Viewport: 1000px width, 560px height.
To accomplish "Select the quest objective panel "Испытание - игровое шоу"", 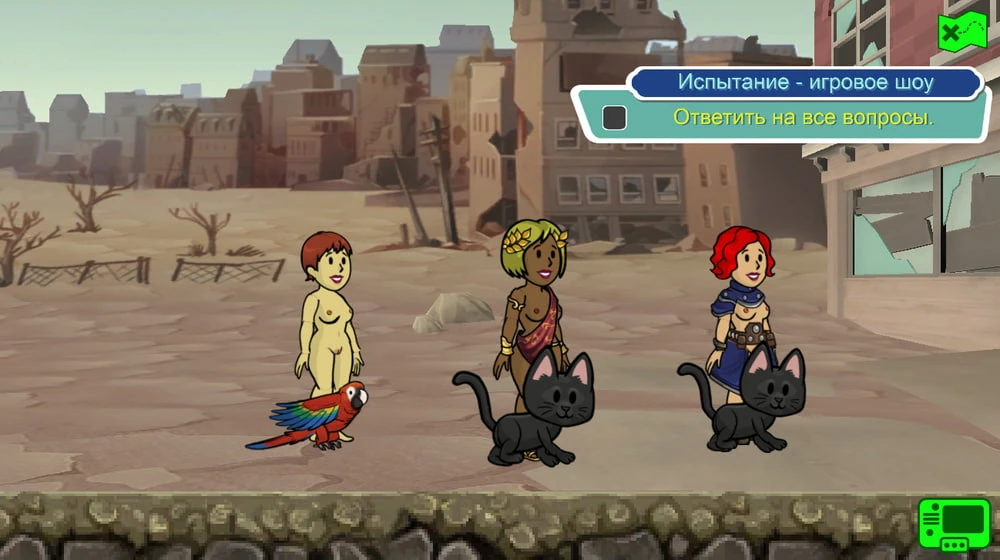I will click(804, 82).
